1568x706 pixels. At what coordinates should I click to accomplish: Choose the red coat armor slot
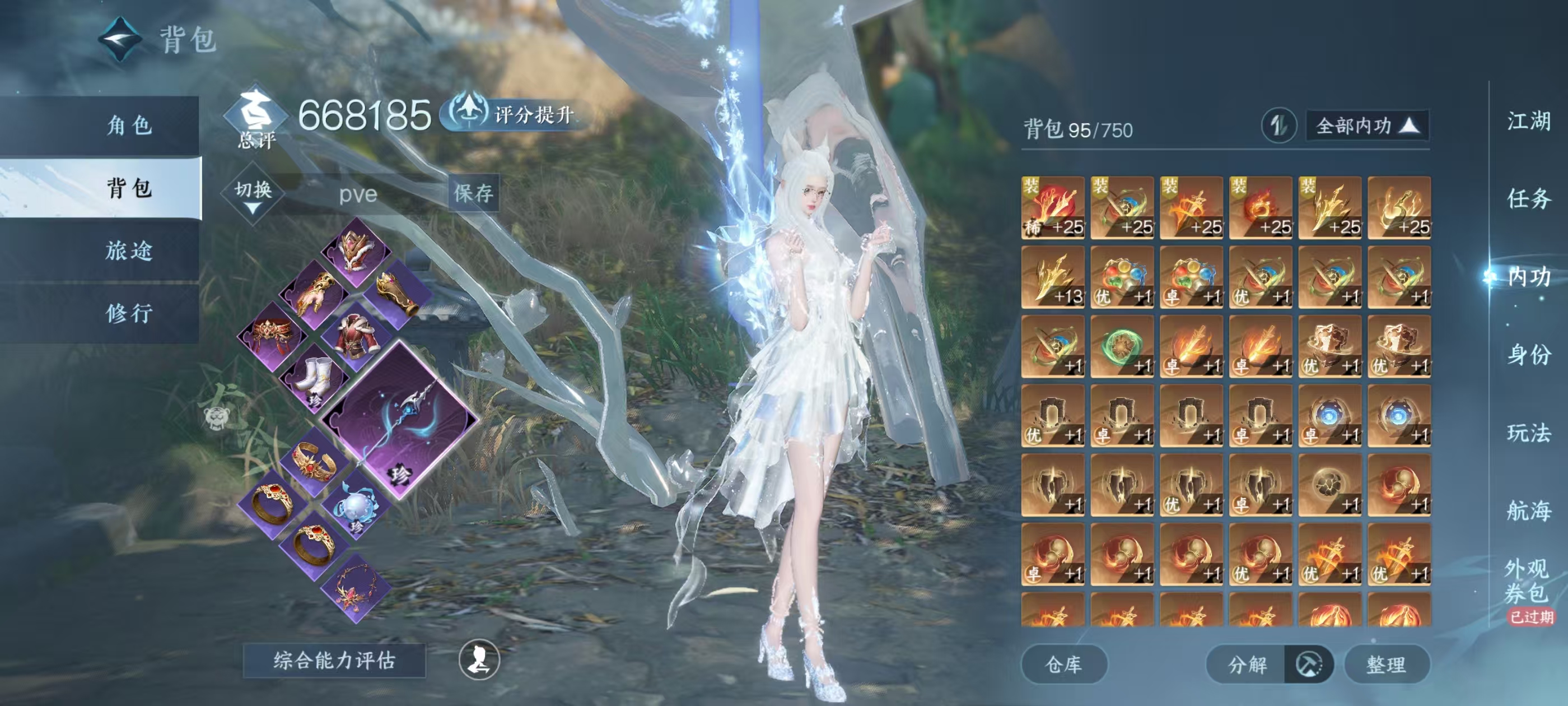[357, 335]
